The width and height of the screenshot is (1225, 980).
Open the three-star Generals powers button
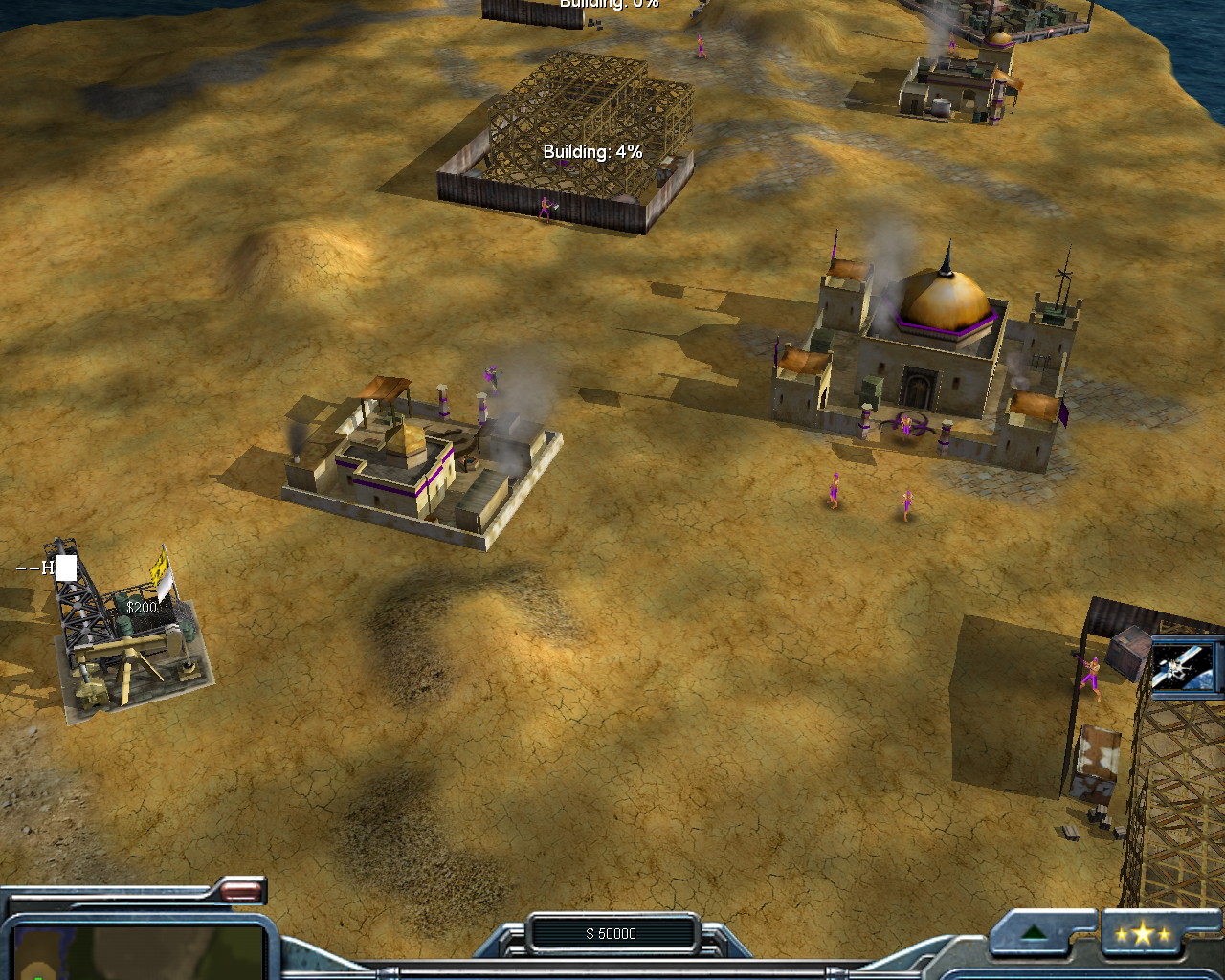[1143, 934]
